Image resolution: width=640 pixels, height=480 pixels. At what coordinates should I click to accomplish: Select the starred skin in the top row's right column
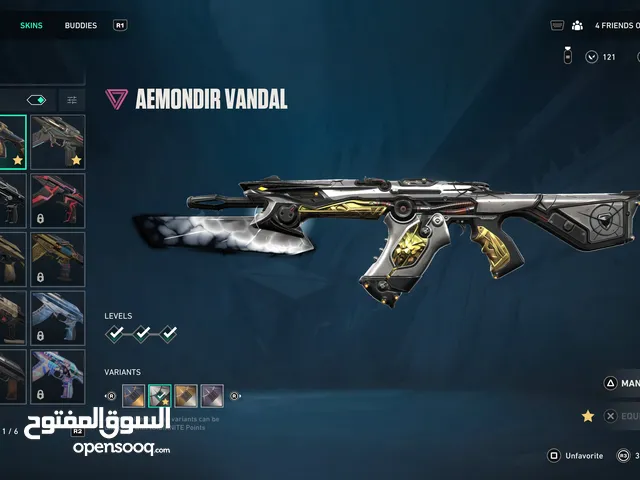[x=58, y=141]
